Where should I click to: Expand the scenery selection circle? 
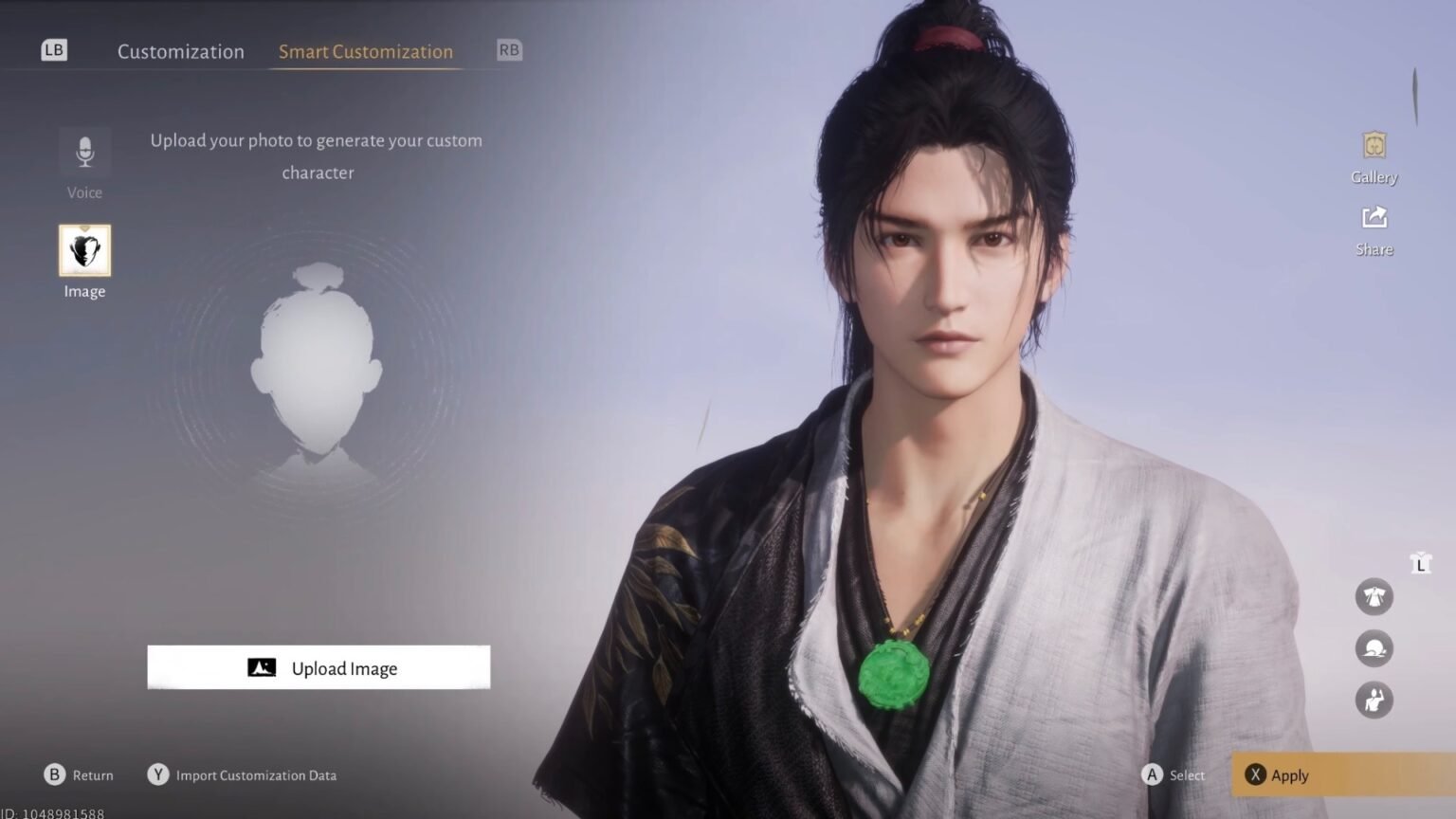[x=1374, y=648]
